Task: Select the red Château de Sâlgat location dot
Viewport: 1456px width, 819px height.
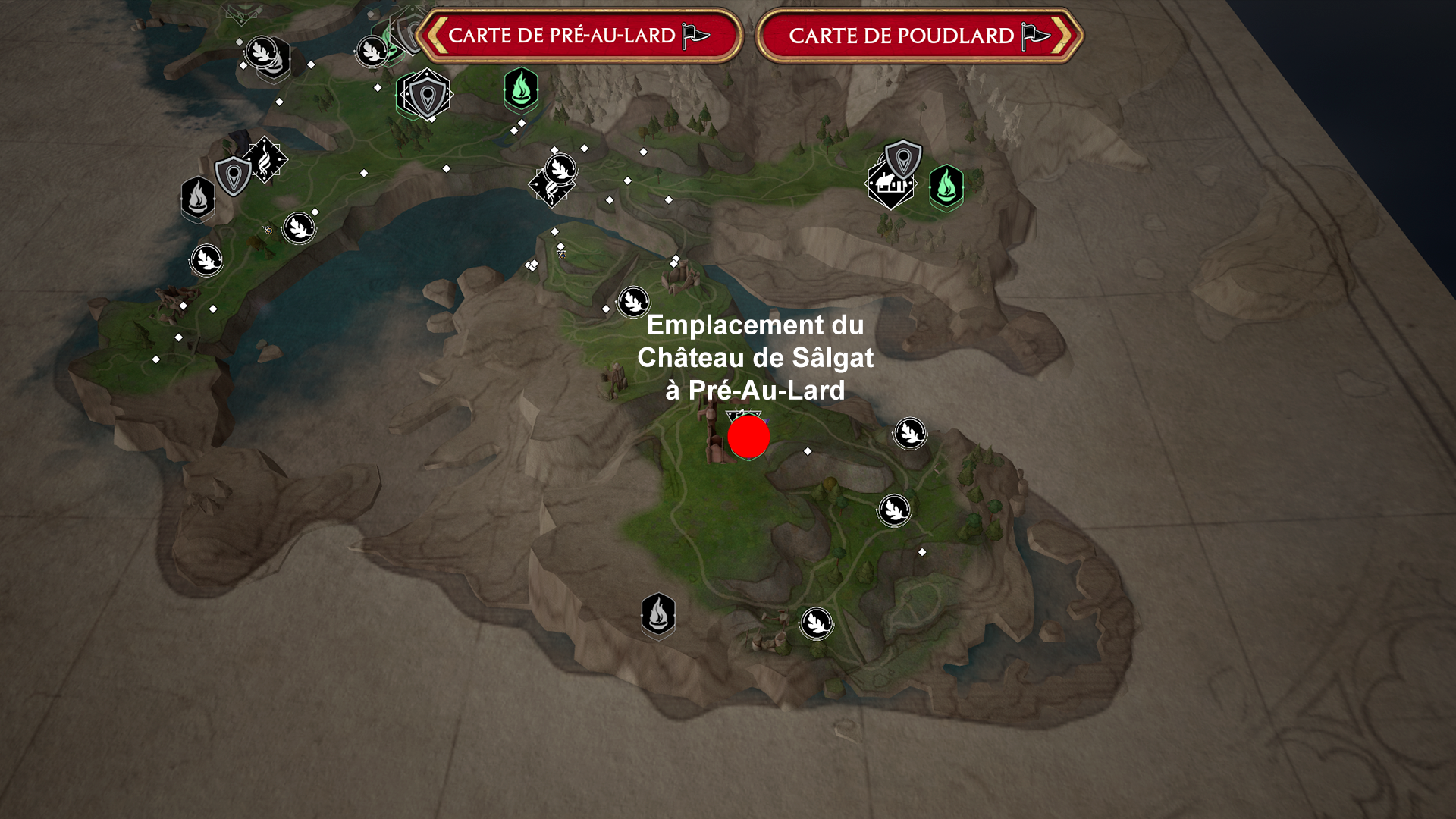Action: (x=748, y=437)
